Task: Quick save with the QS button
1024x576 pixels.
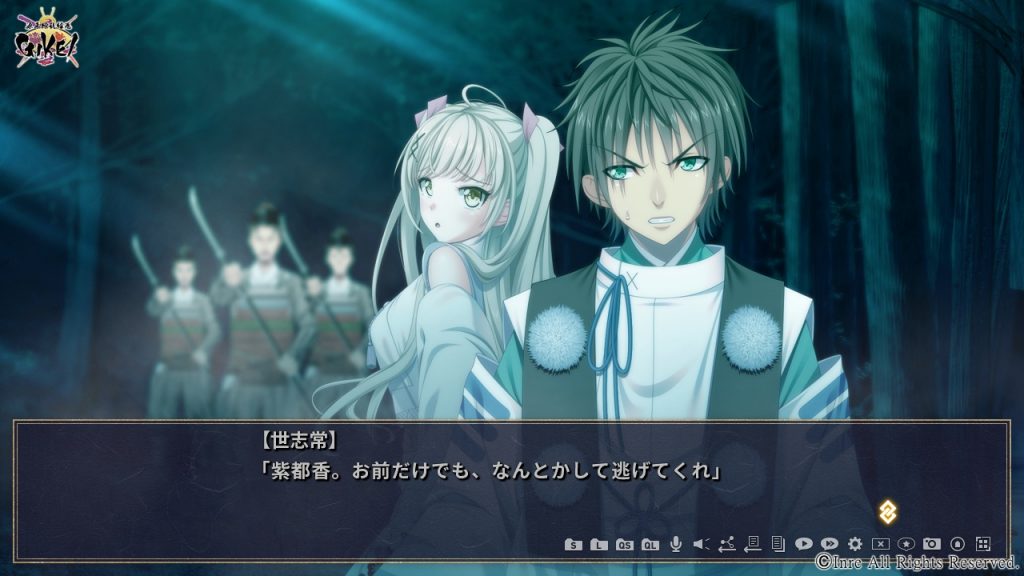Action: (x=624, y=544)
